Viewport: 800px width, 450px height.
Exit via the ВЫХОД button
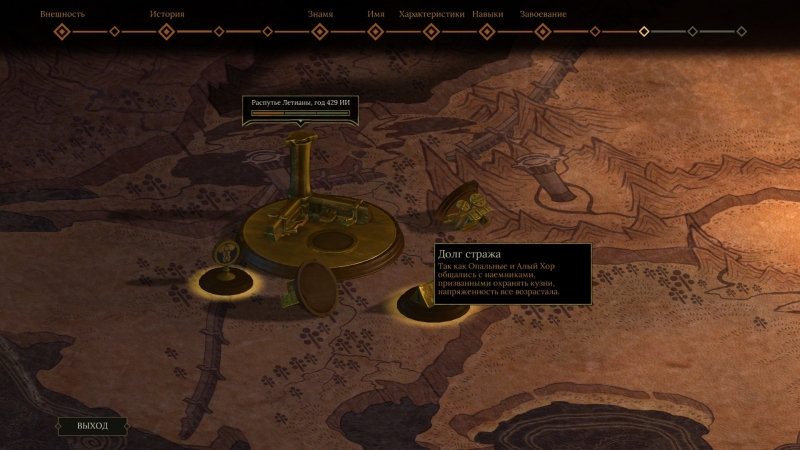pyautogui.click(x=92, y=426)
